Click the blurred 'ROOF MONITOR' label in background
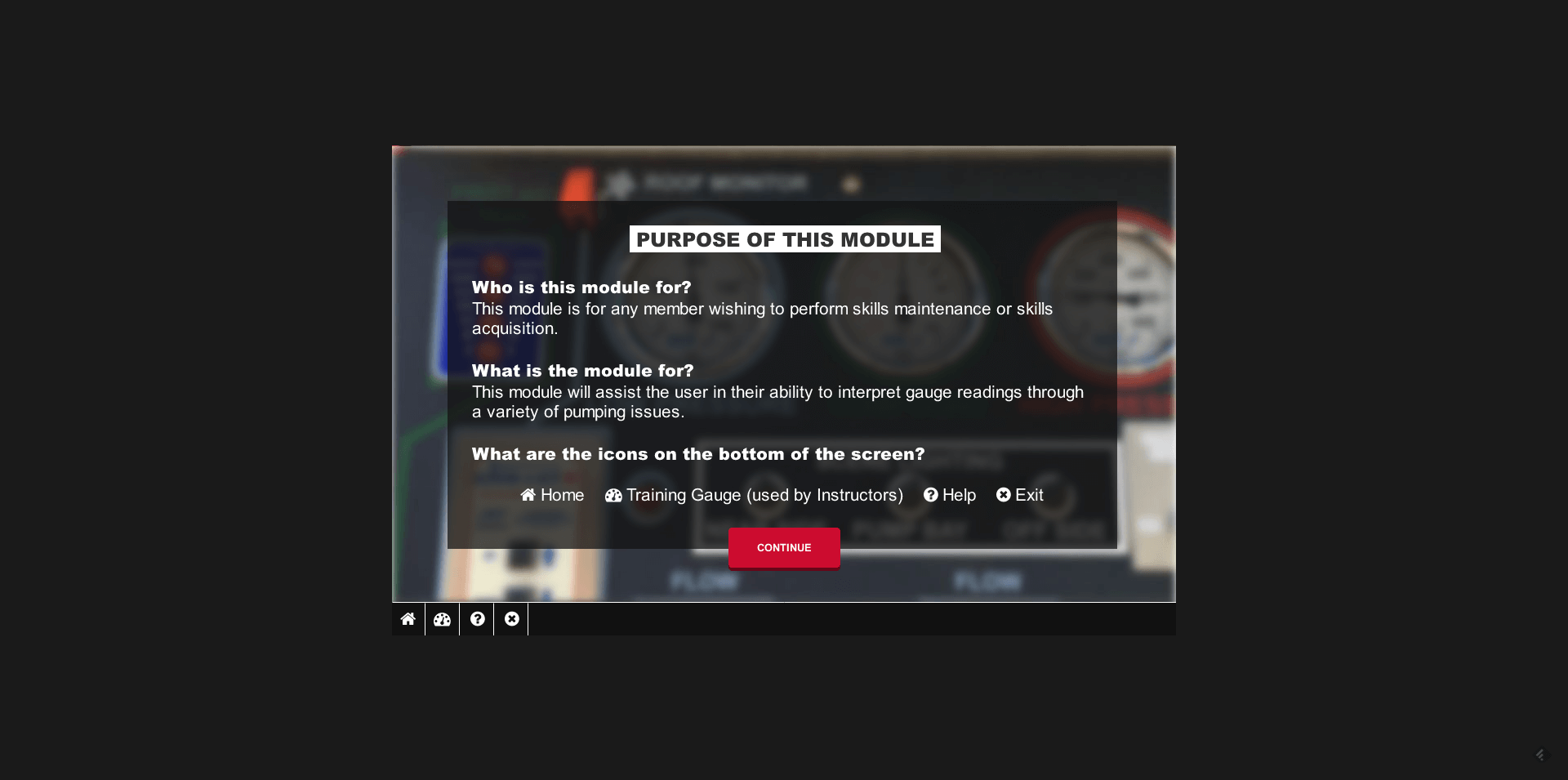The height and width of the screenshot is (780, 1568). (725, 182)
